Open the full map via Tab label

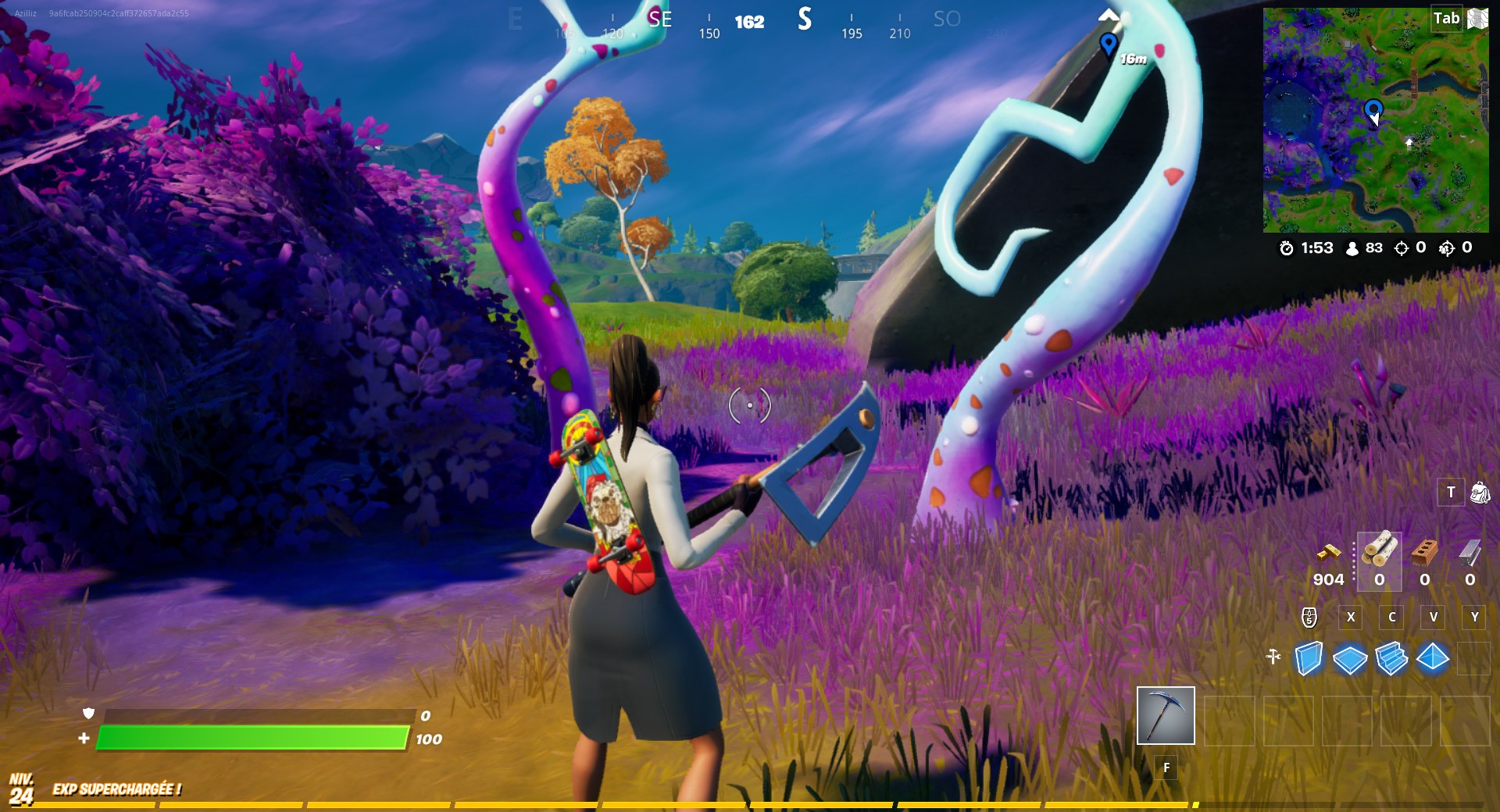click(x=1447, y=17)
